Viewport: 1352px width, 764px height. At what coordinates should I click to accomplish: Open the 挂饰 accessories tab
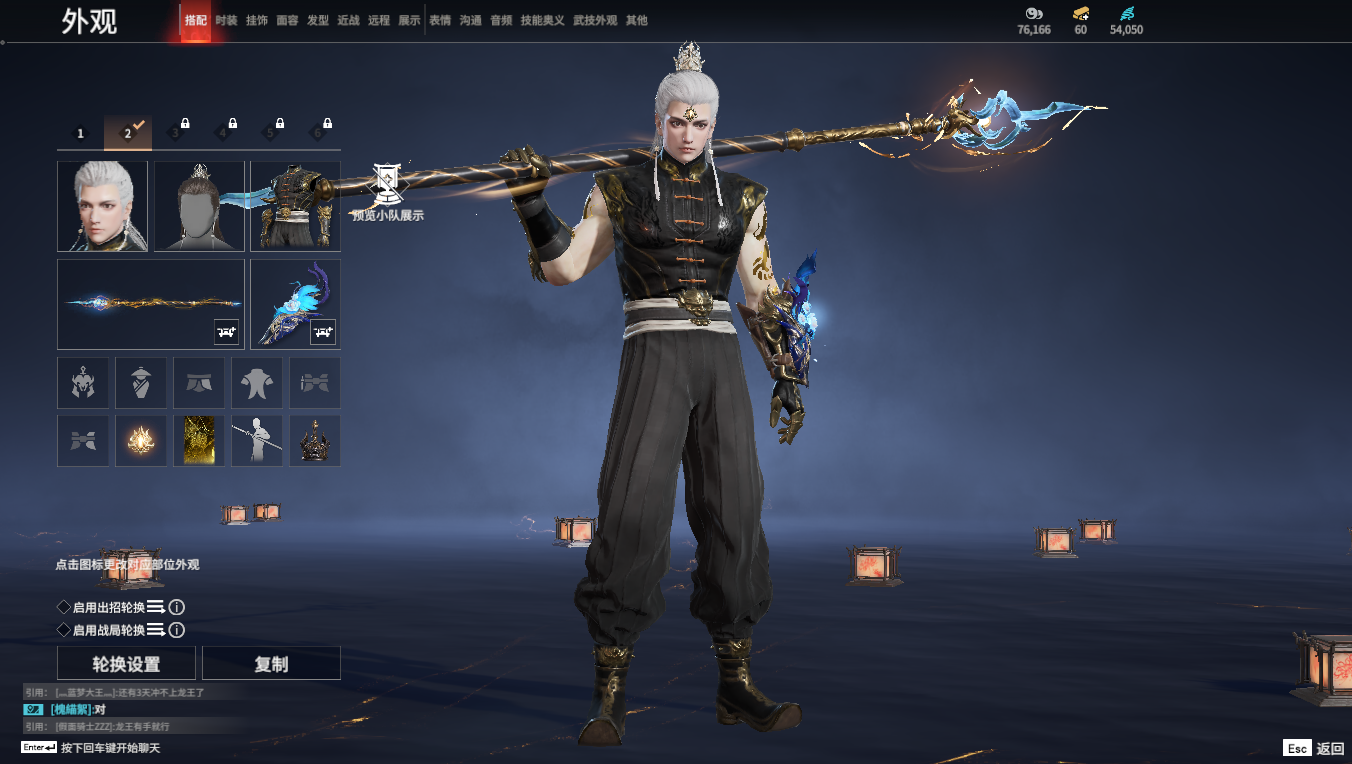point(257,20)
